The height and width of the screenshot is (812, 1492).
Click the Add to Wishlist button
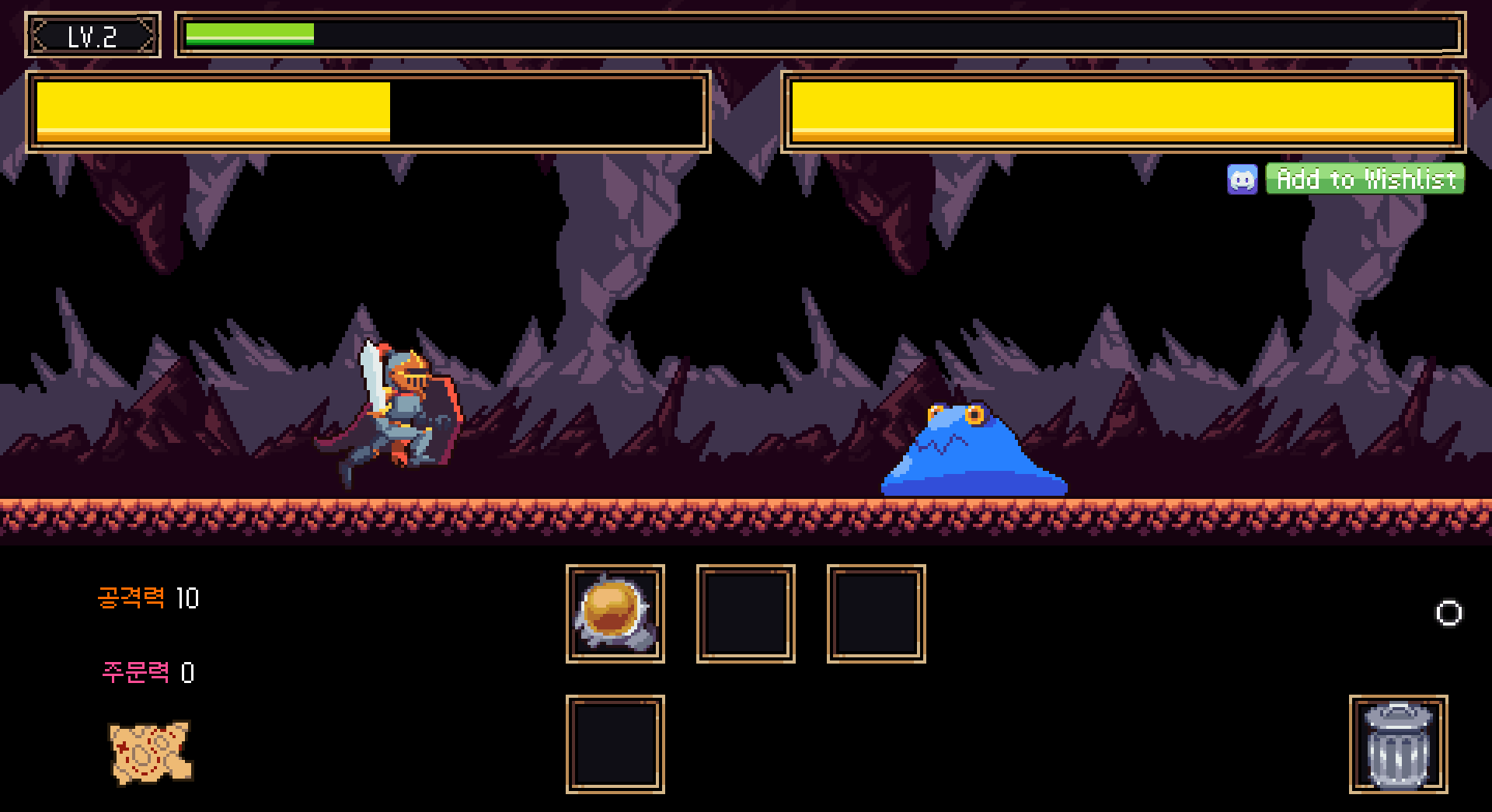(1365, 179)
